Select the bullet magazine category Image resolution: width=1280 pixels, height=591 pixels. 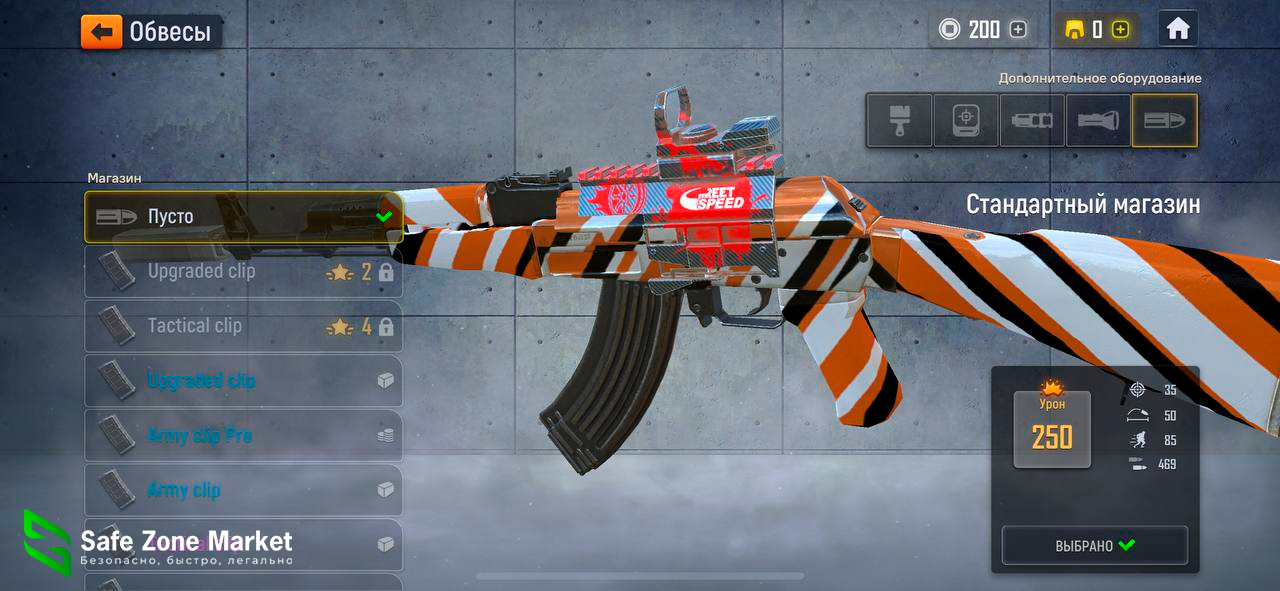[x=1164, y=121]
